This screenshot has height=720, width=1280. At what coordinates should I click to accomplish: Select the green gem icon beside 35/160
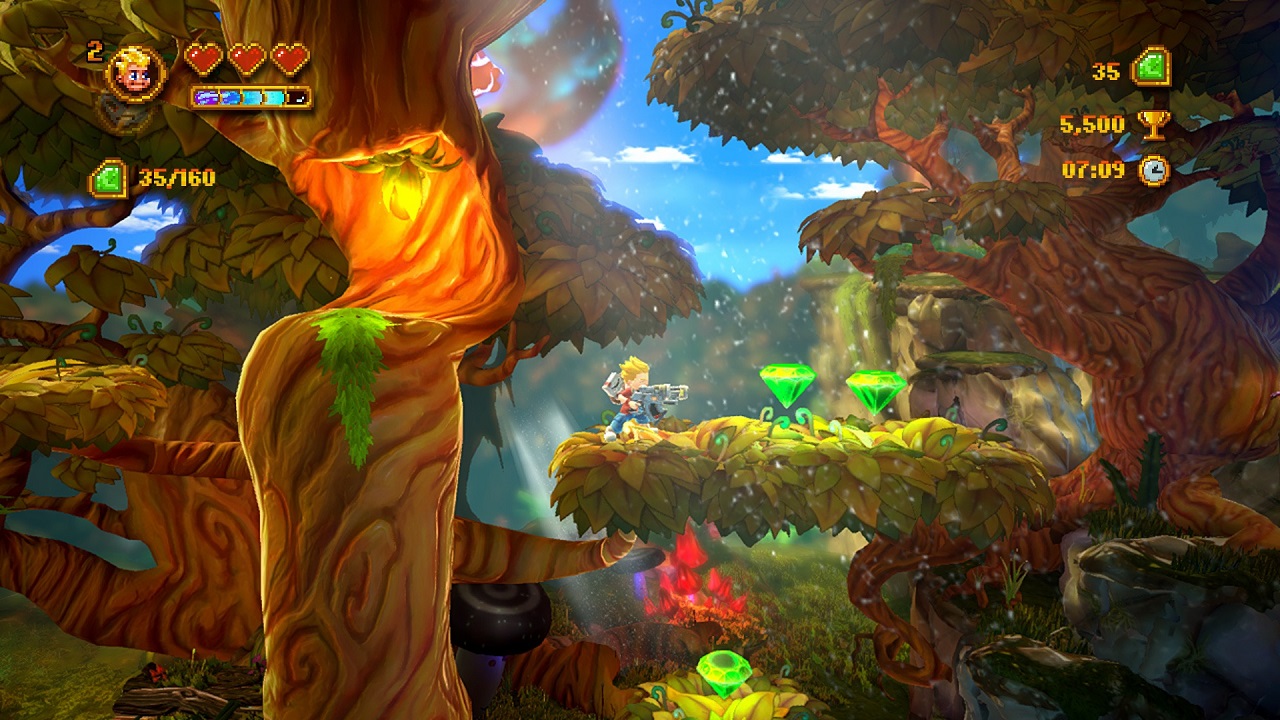click(x=108, y=179)
